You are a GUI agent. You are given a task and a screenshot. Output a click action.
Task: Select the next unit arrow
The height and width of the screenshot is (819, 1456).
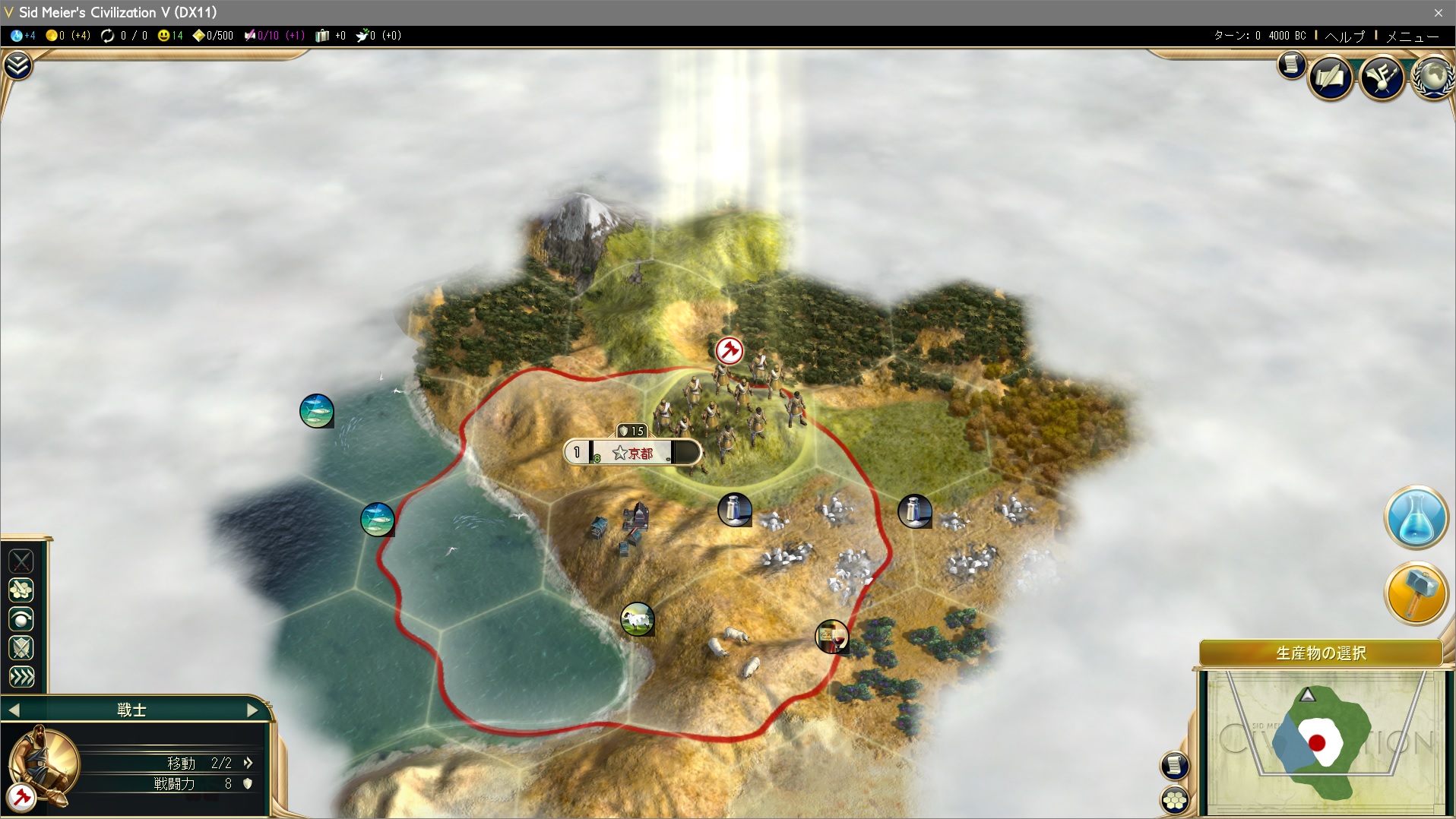[x=253, y=710]
